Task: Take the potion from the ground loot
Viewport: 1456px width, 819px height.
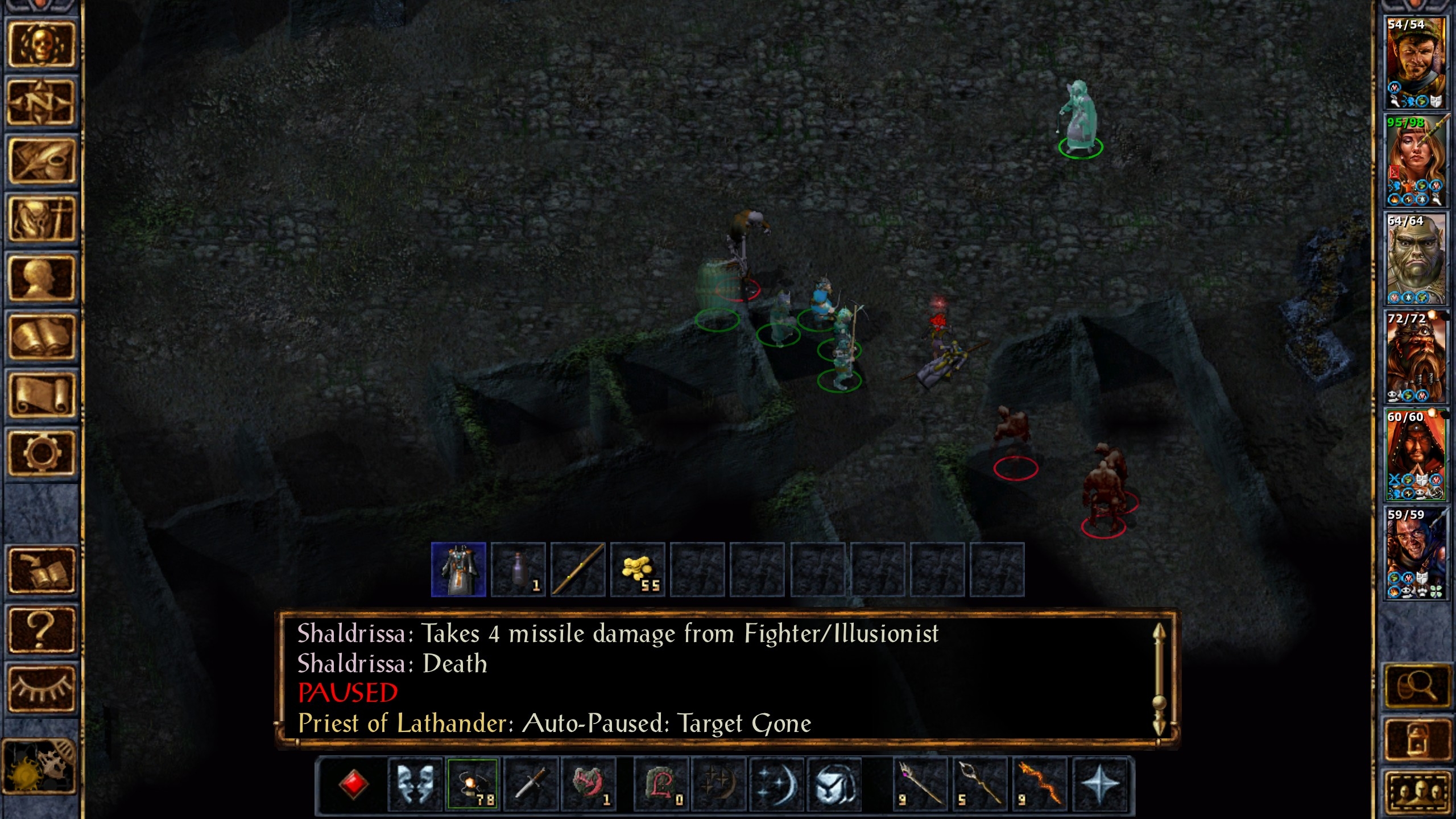Action: (518, 569)
